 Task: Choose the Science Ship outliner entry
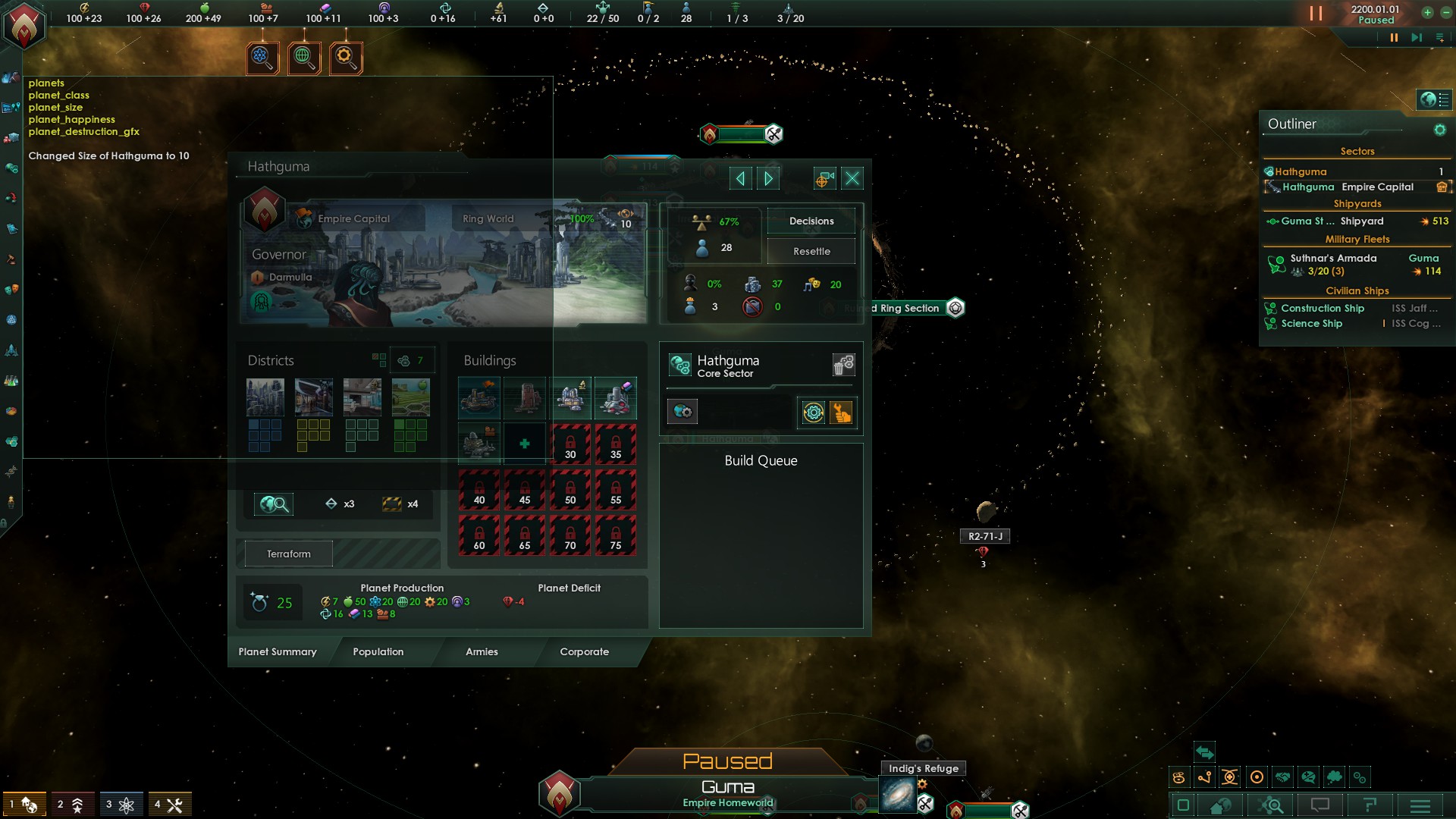[x=1311, y=323]
